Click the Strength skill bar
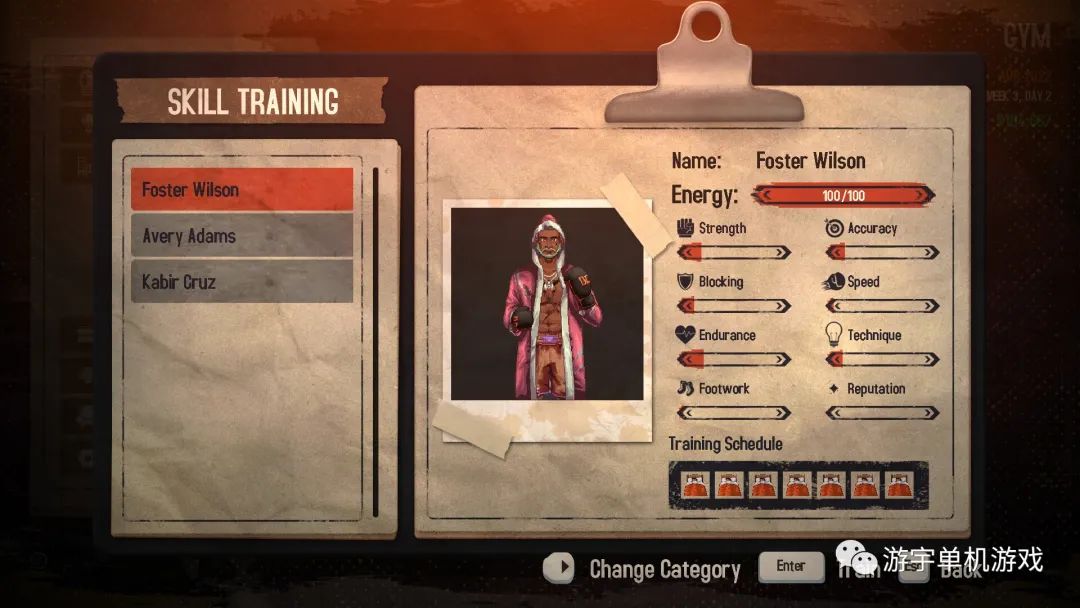 (x=734, y=252)
